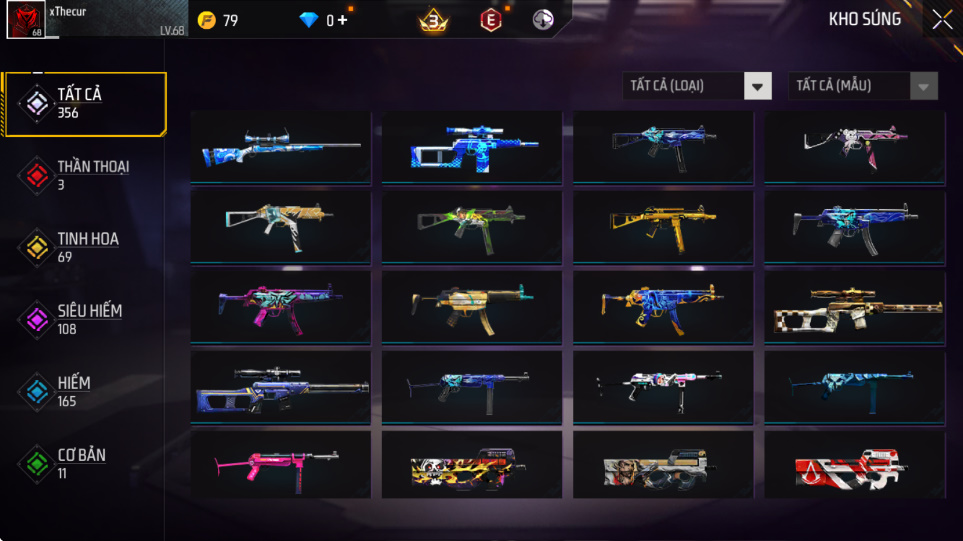Select the Tất Cả category tab
Screen dimensions: 963x541
[84, 103]
